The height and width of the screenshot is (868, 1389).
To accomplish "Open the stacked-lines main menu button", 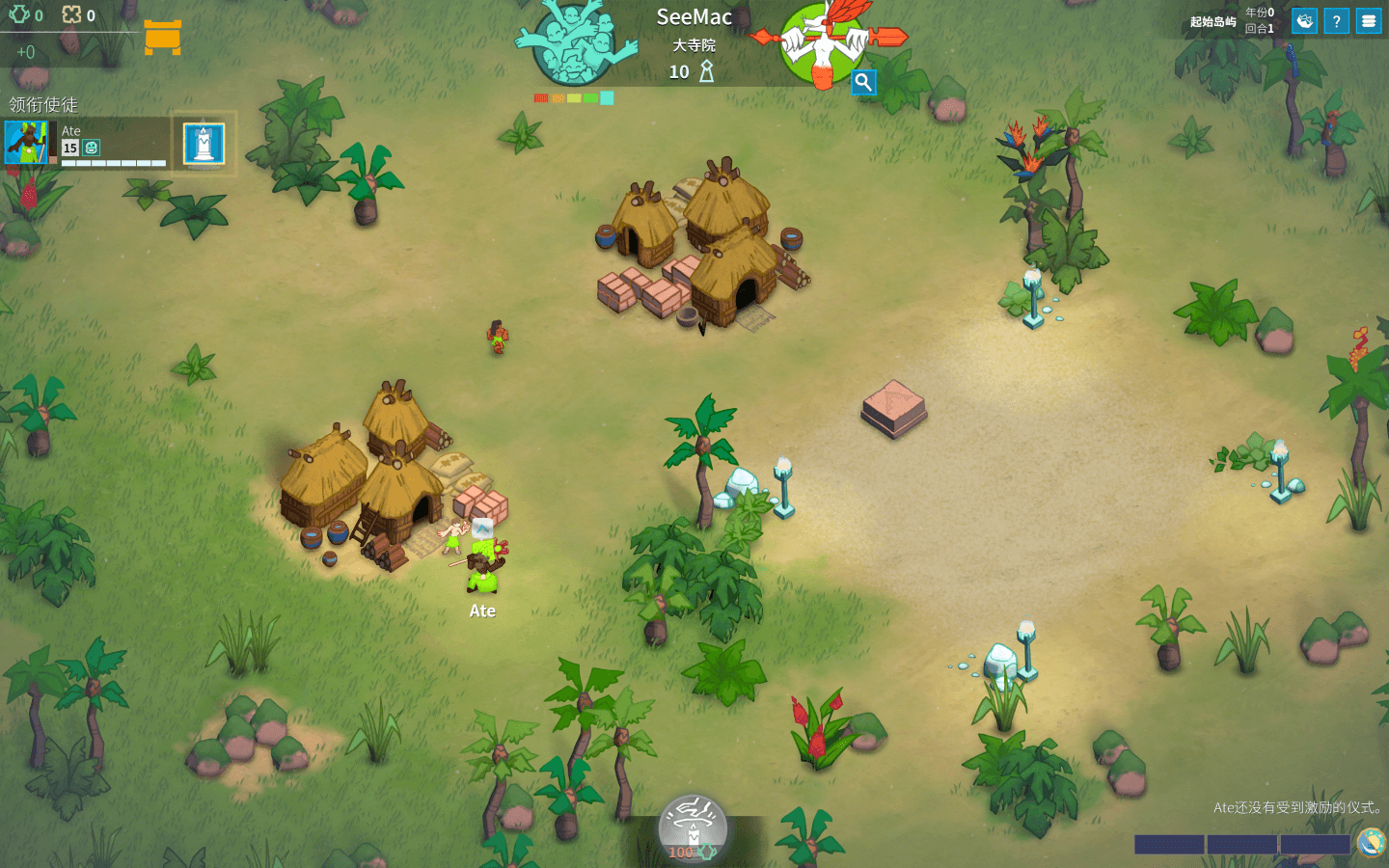I will (x=1369, y=21).
